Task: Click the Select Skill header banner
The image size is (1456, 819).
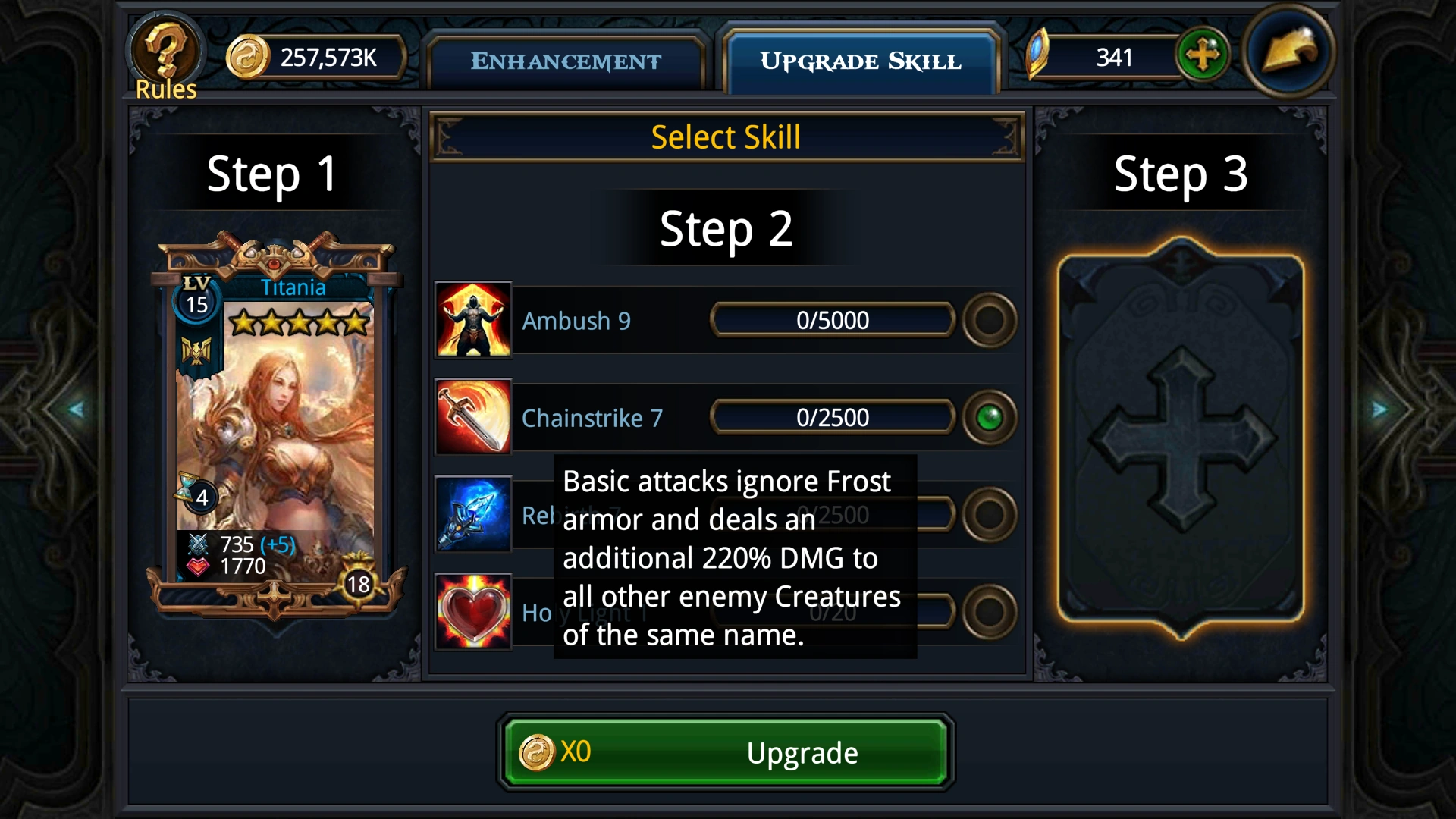Action: click(x=726, y=136)
